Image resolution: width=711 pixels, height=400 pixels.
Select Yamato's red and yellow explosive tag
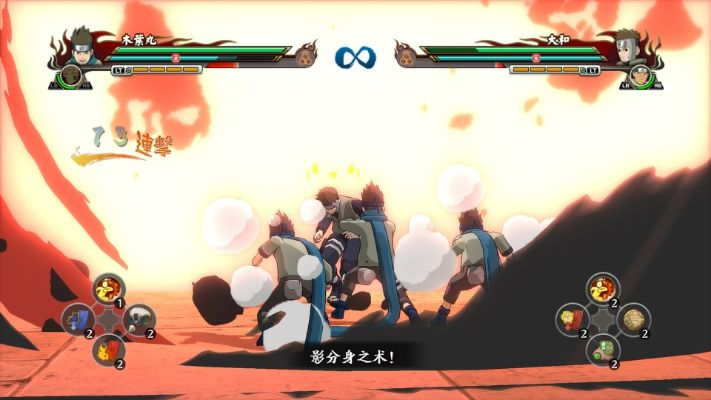tap(572, 320)
